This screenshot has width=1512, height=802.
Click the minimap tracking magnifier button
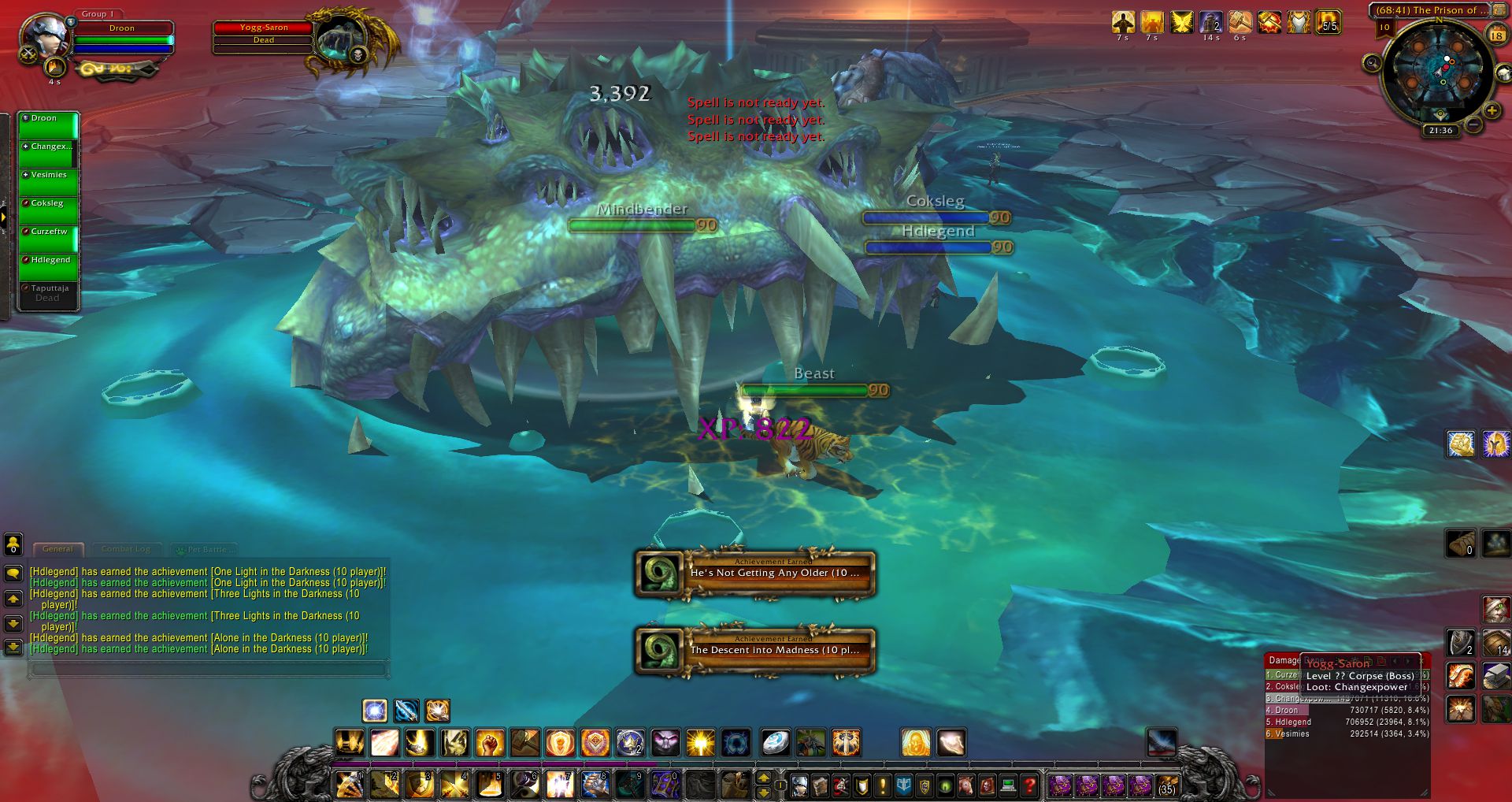pyautogui.click(x=1373, y=63)
